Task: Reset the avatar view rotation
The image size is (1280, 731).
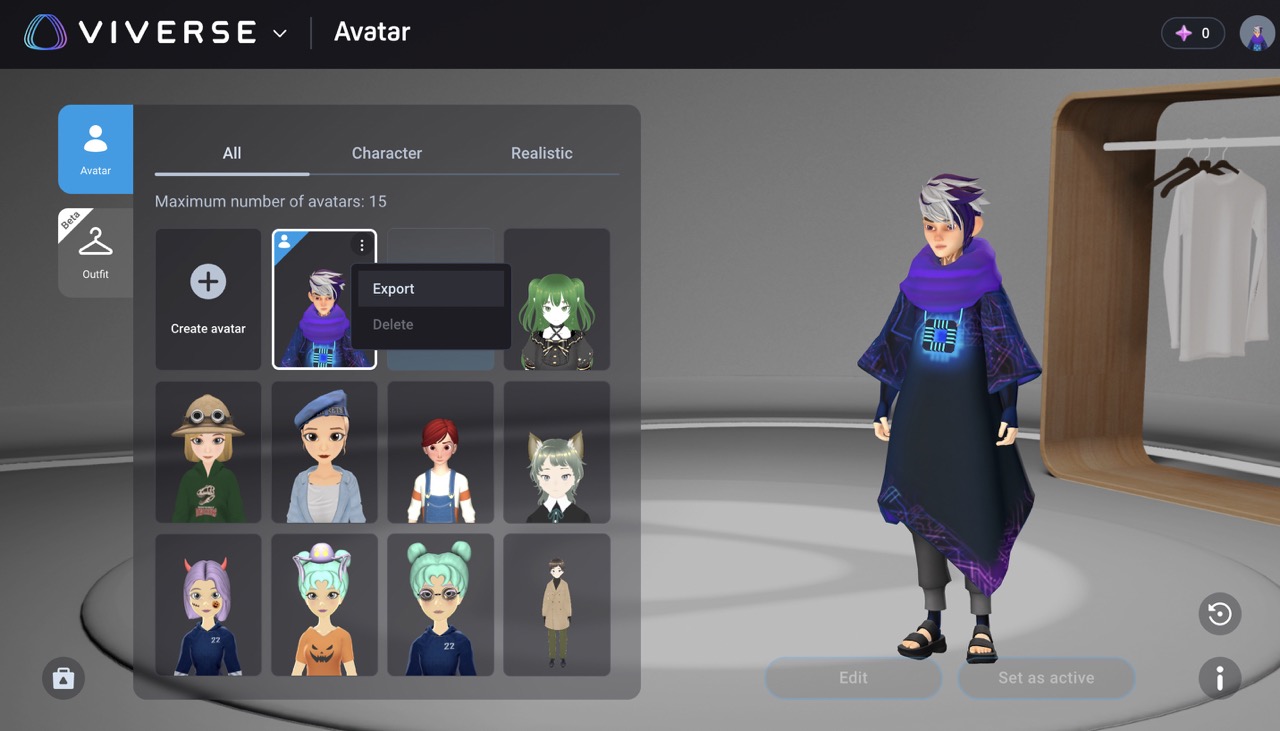Action: click(x=1220, y=614)
